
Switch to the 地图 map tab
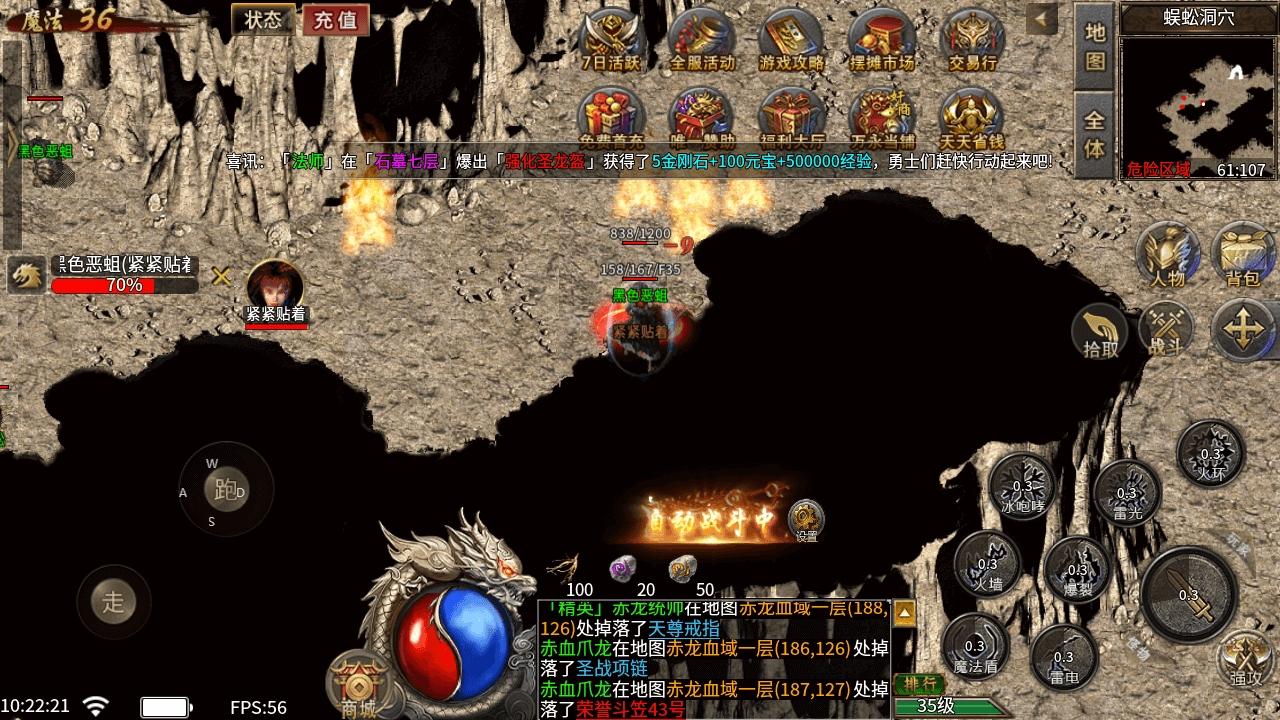1095,46
